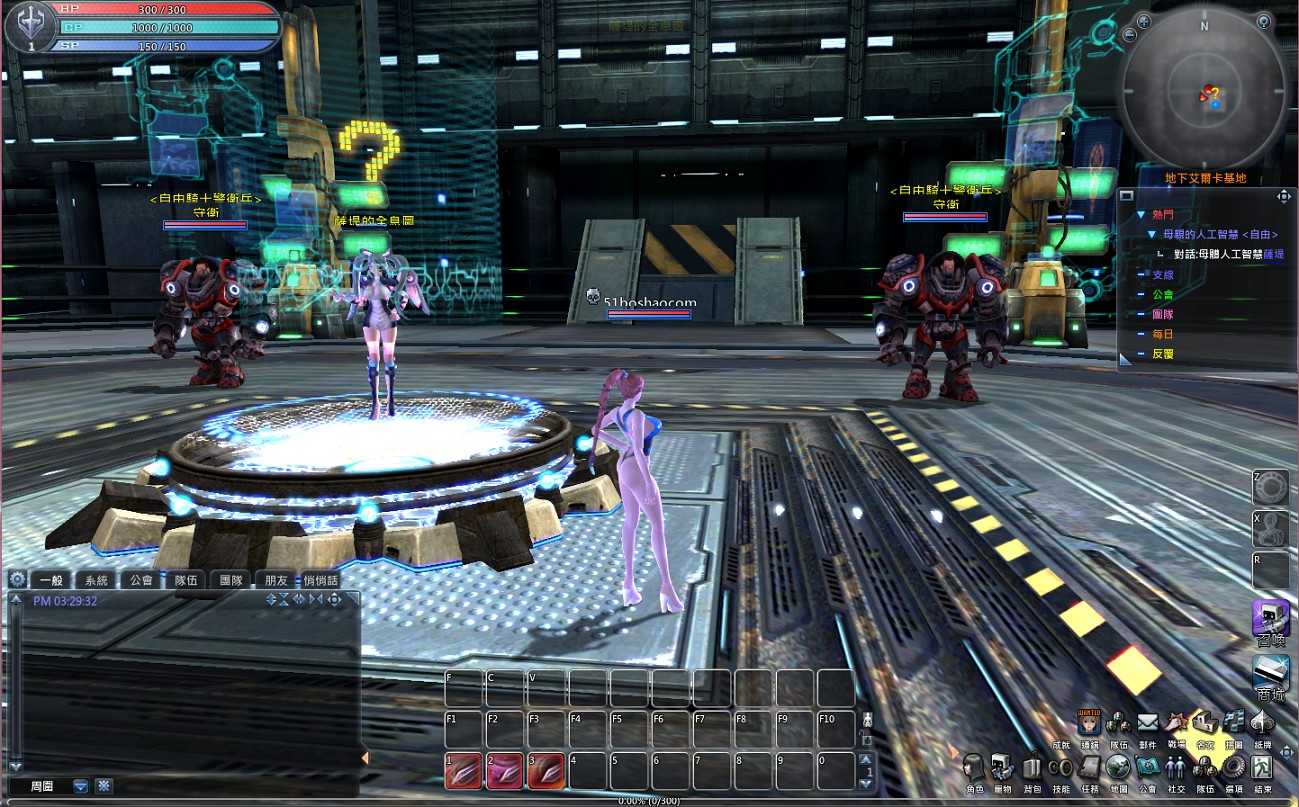
Task: Switch to the 朋友 friends chat tab
Action: tap(276, 580)
